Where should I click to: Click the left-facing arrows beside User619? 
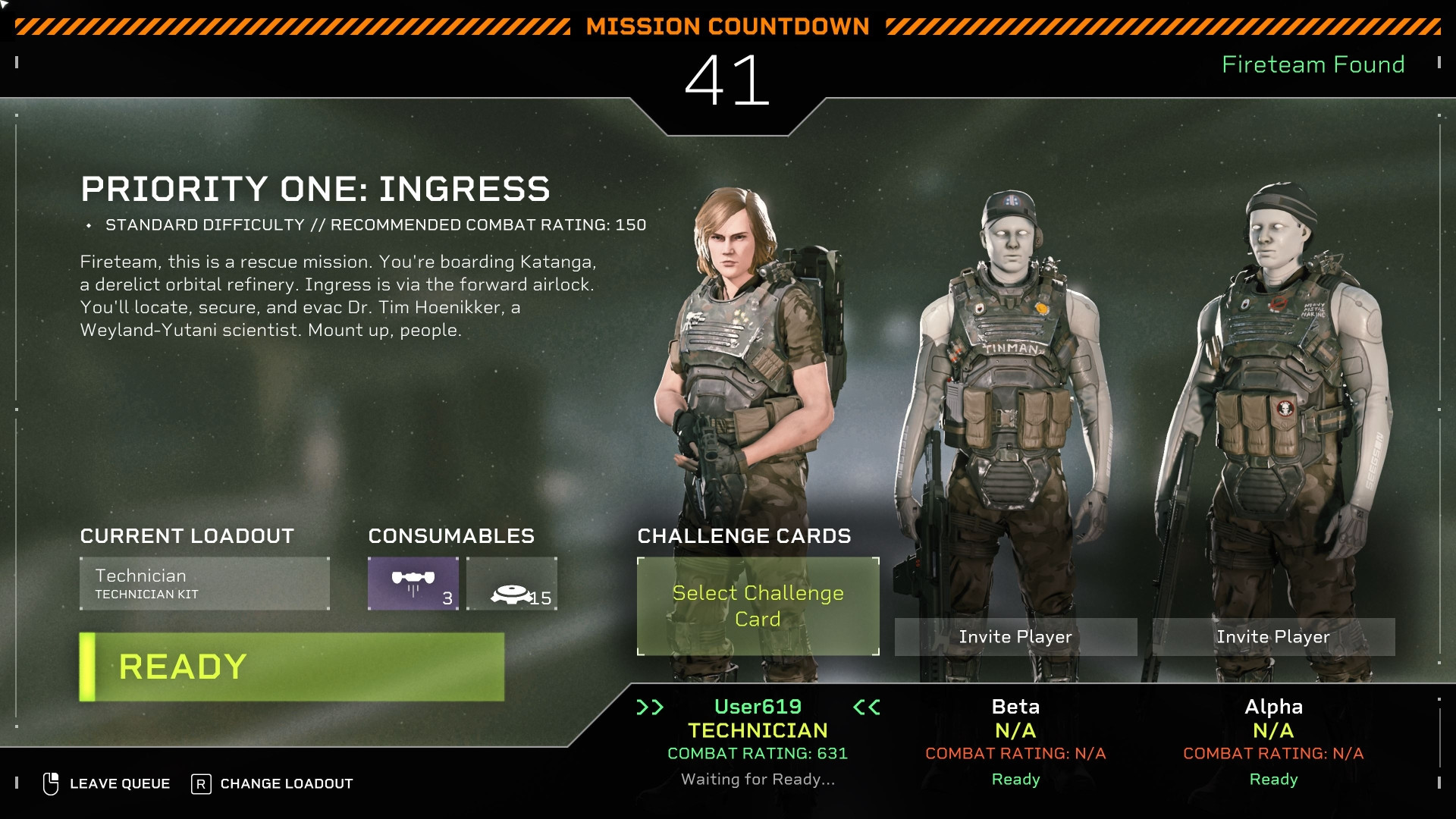865,707
